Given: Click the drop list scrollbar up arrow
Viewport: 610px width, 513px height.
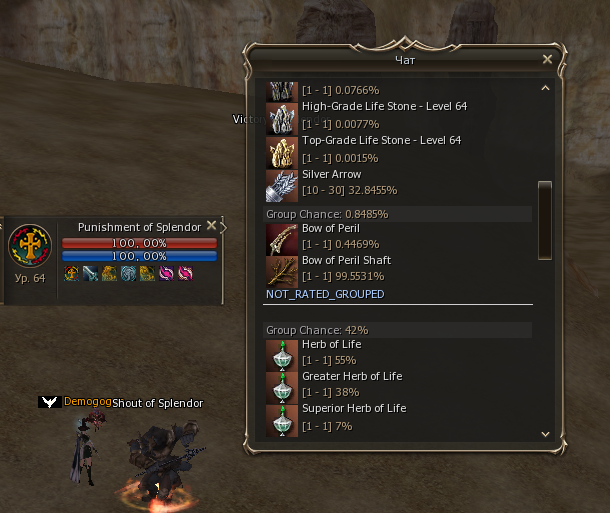Looking at the screenshot, I should pos(545,88).
